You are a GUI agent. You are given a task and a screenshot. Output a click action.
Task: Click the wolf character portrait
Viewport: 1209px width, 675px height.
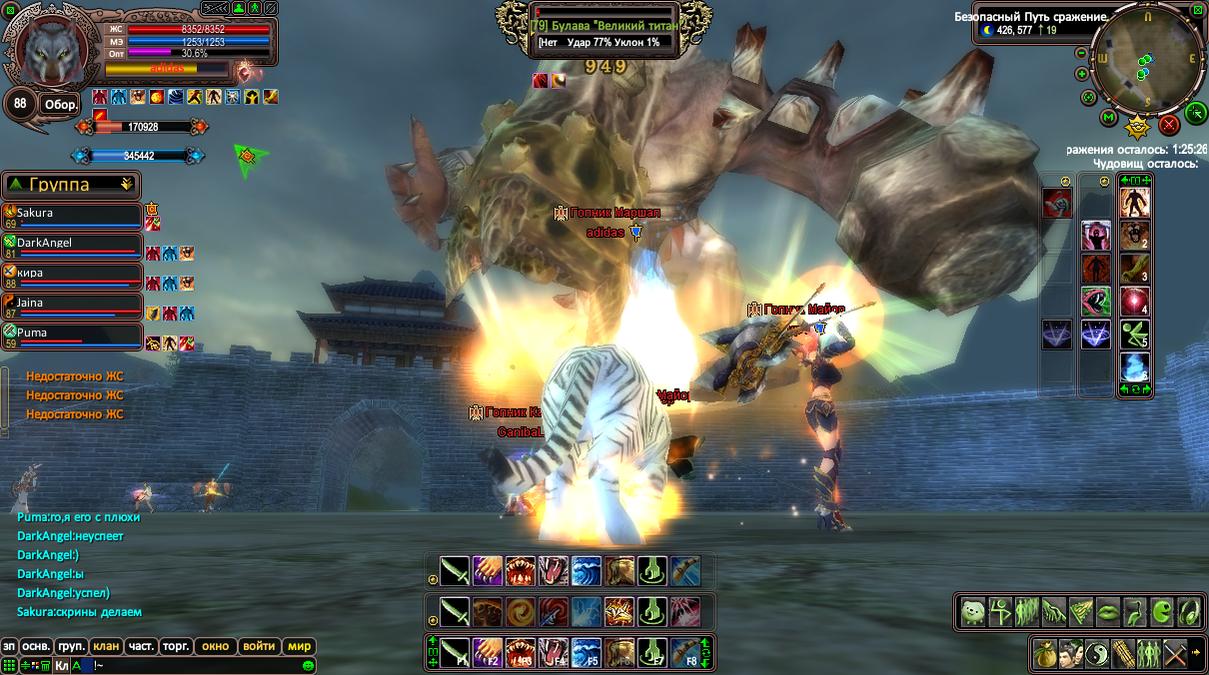(x=50, y=50)
